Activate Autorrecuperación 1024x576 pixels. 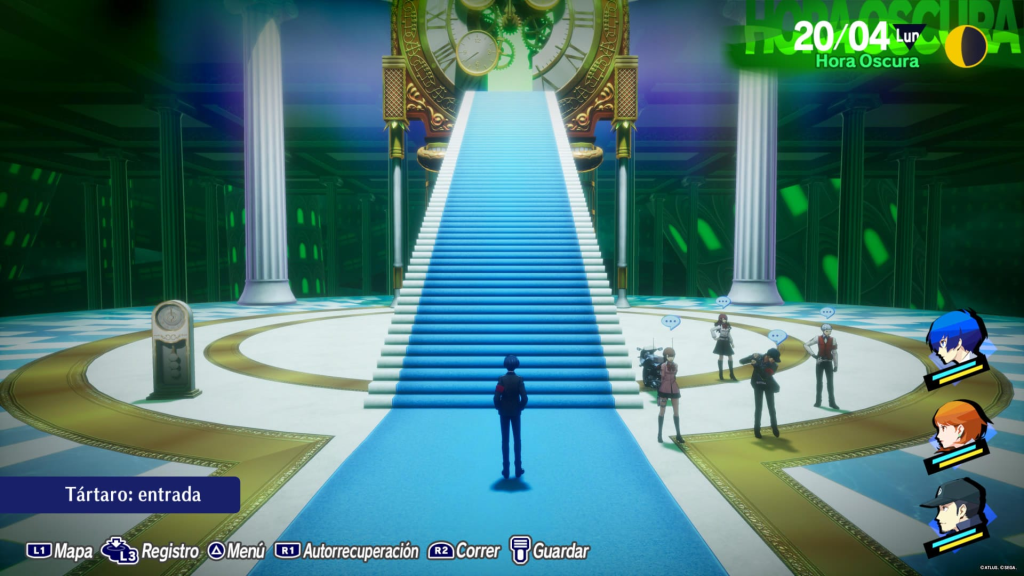coord(347,551)
